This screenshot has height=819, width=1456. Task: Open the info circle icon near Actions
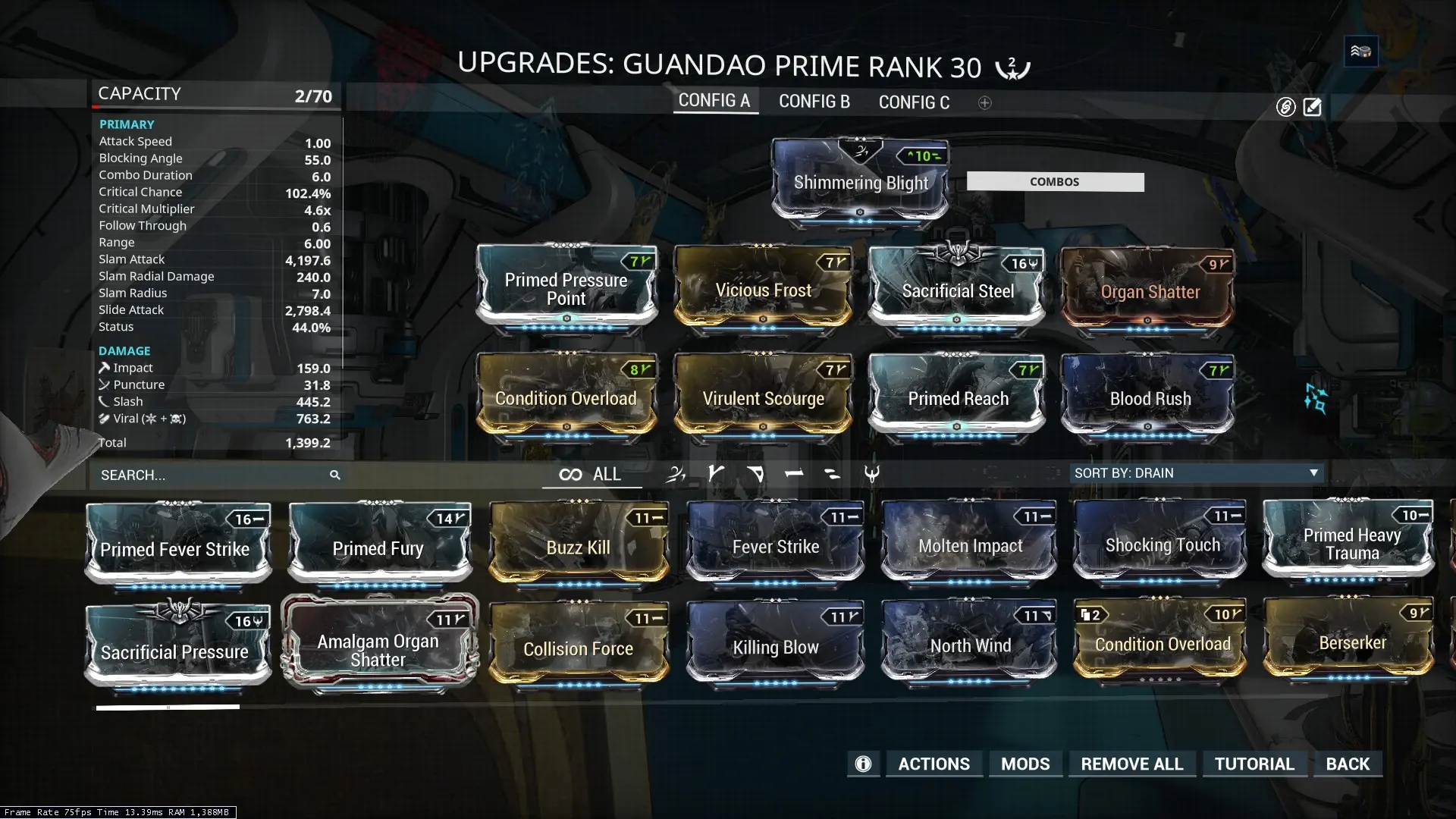click(x=863, y=764)
